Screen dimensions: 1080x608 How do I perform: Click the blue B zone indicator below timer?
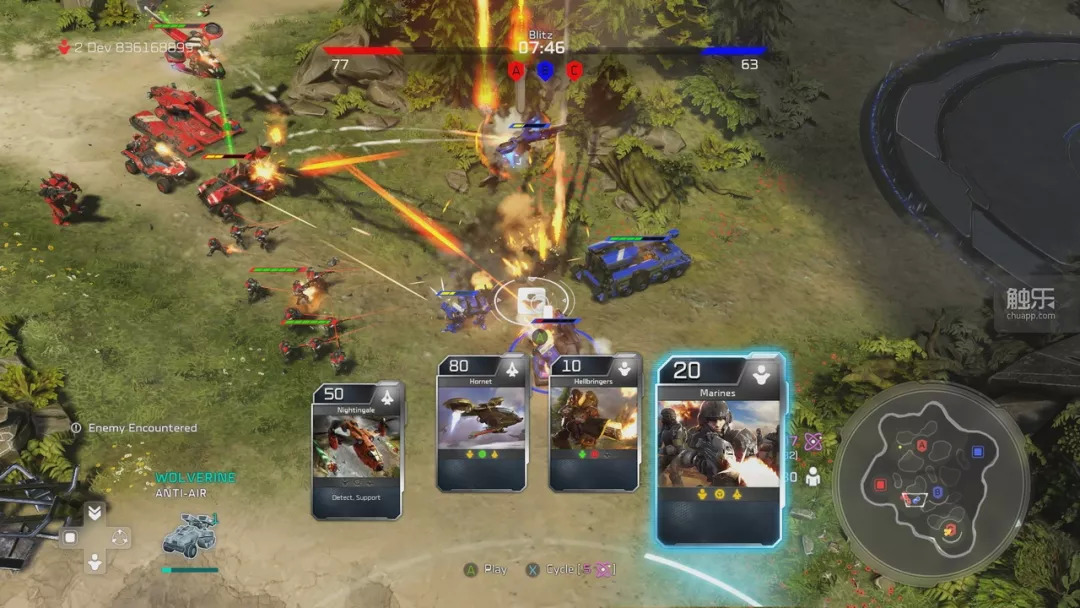pos(545,70)
